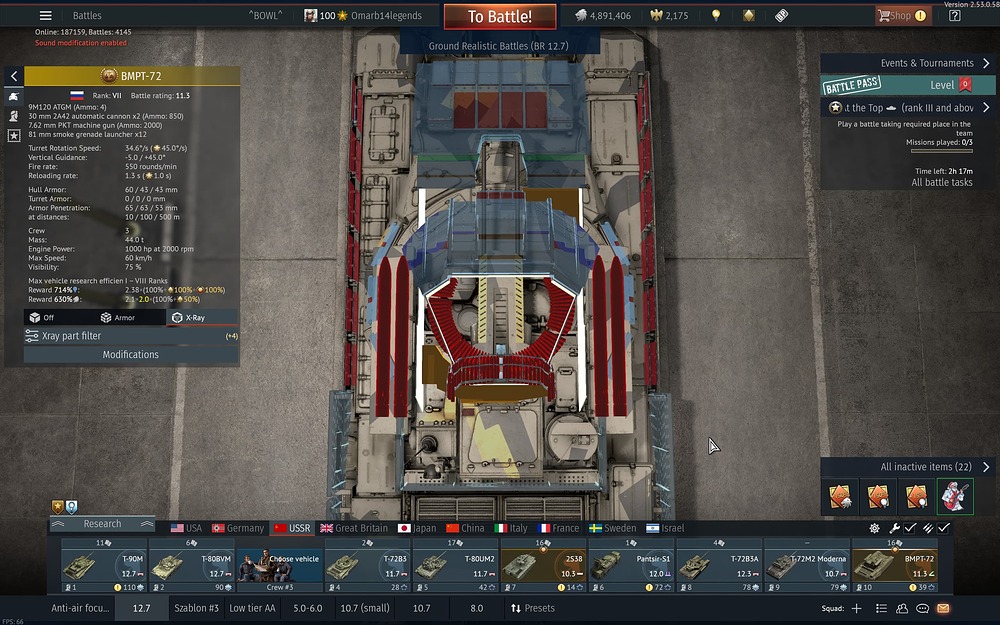This screenshot has width=1000, height=625.
Task: Start the match with To Battle!
Action: 500,16
